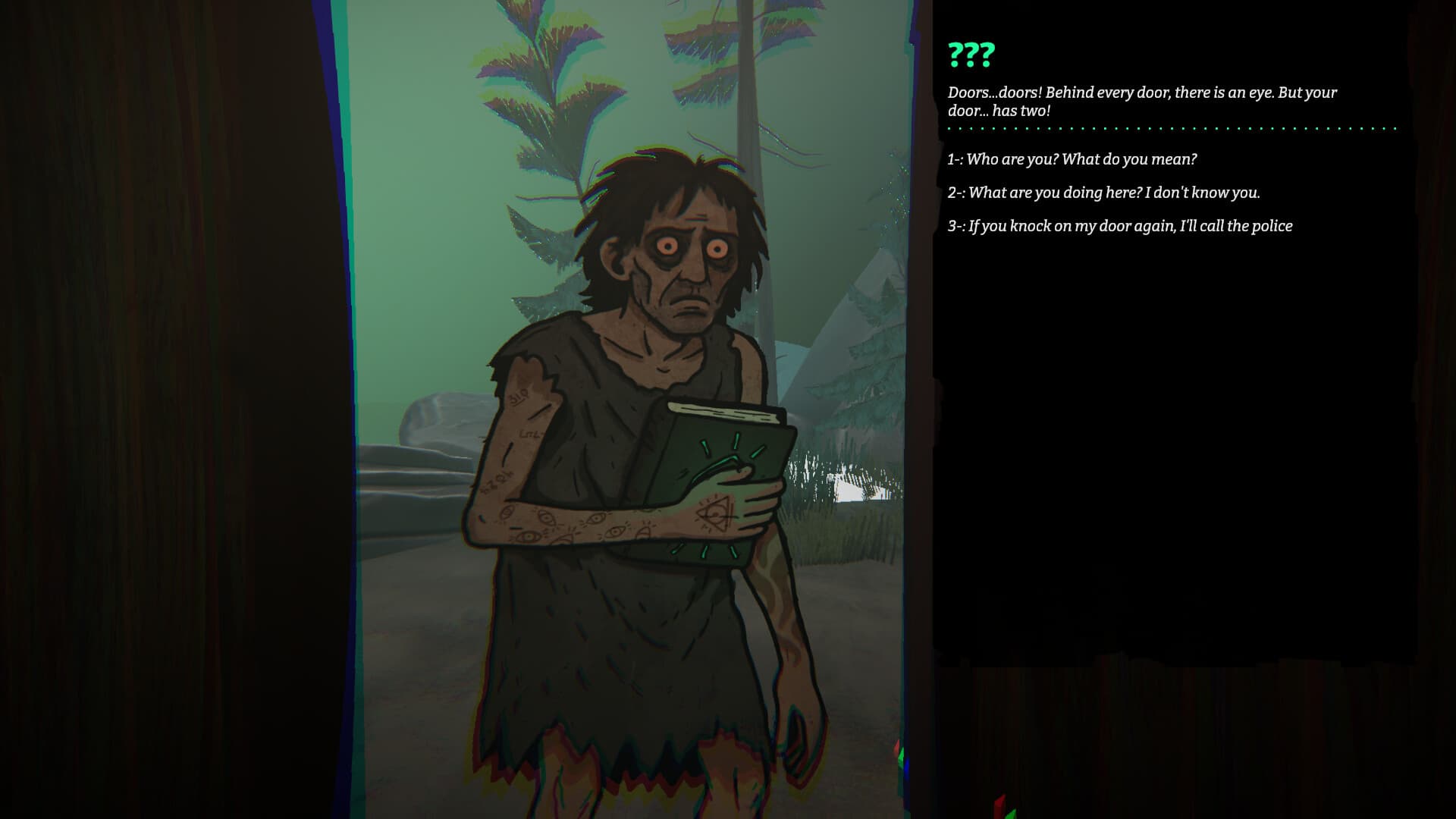This screenshot has height=819, width=1456.
Task: Click the stranger's wide staring eyes
Action: click(x=690, y=243)
